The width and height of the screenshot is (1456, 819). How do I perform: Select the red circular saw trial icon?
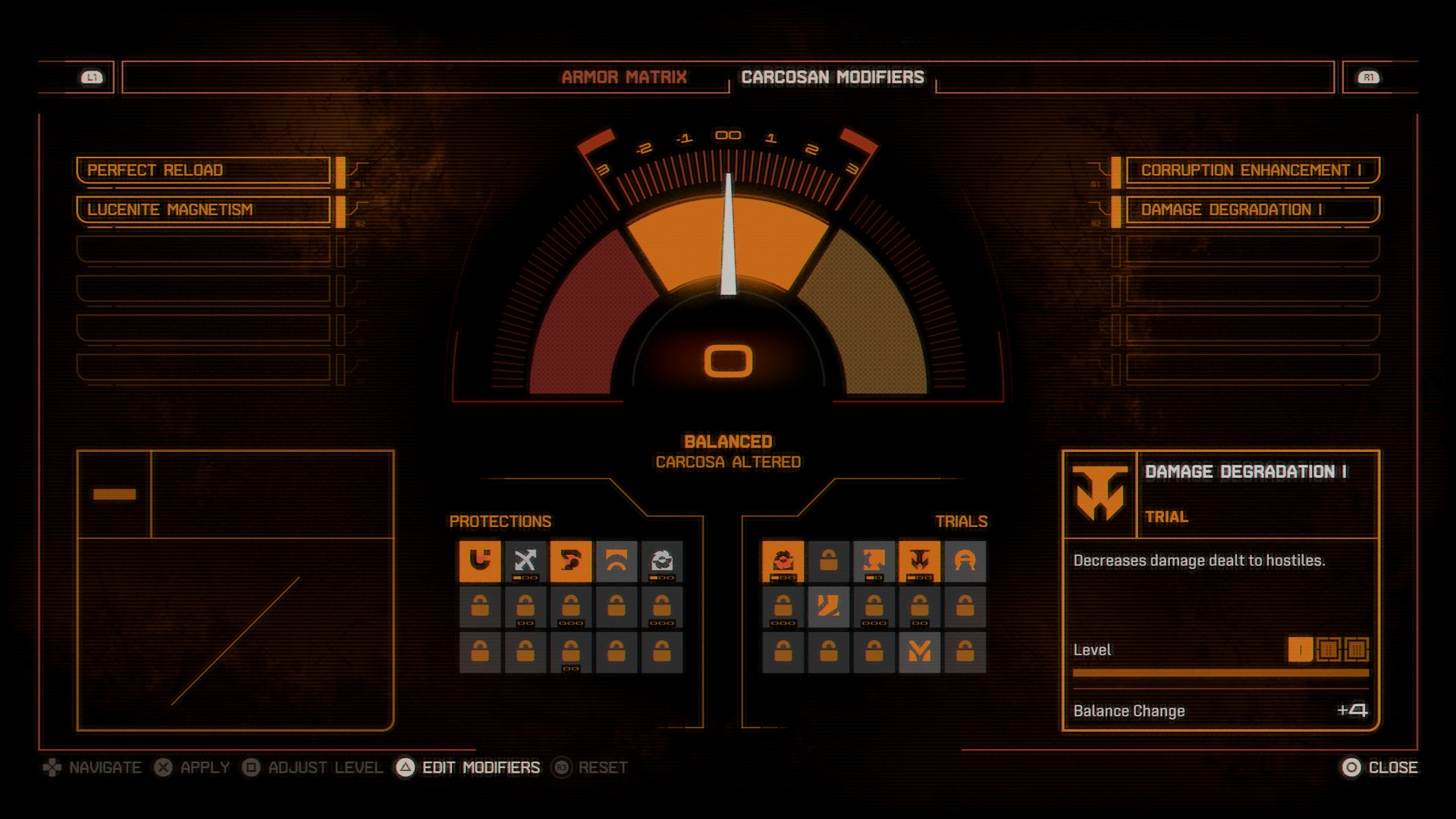tap(783, 561)
